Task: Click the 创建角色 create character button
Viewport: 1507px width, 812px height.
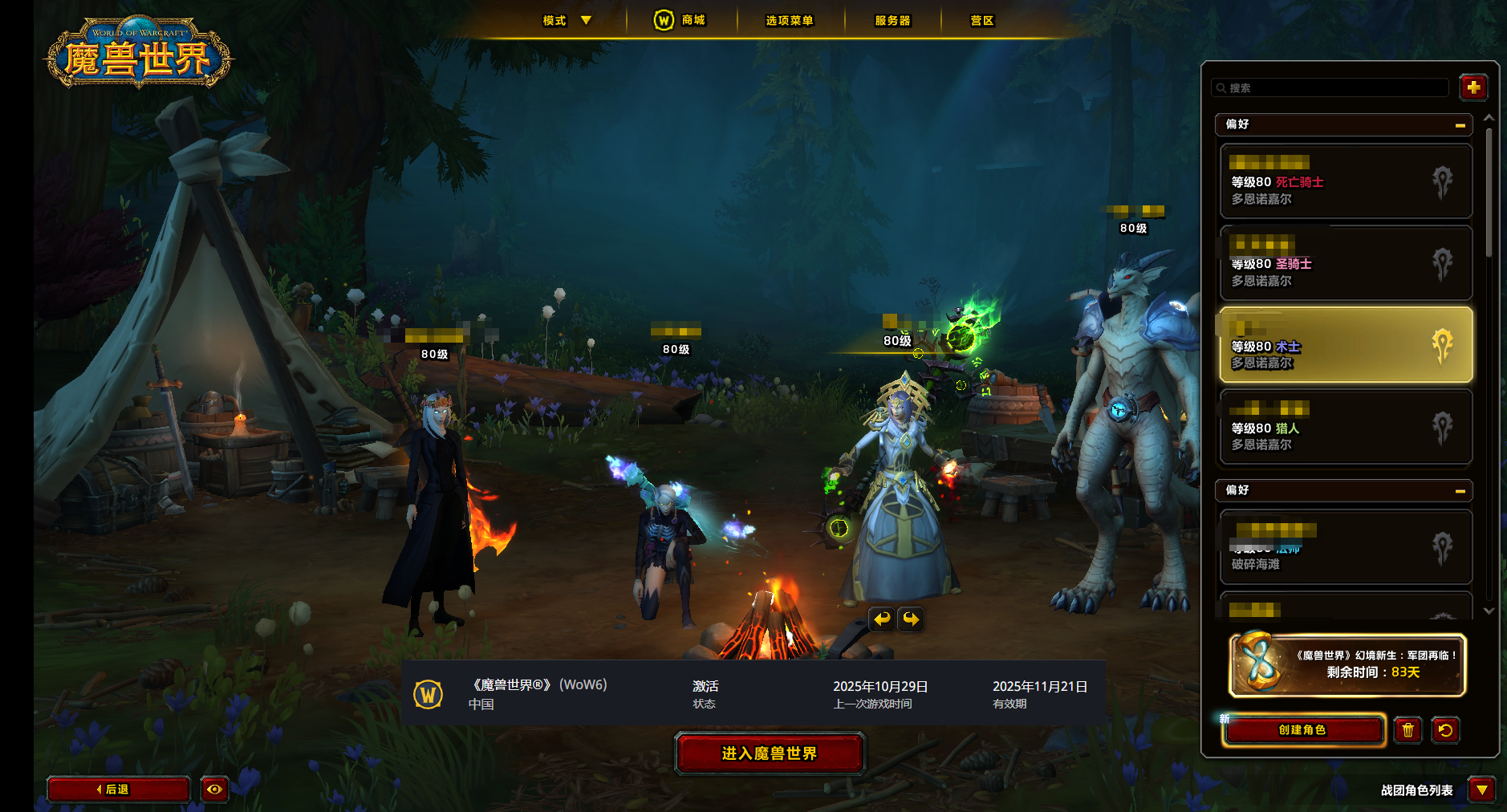Action: click(1303, 730)
